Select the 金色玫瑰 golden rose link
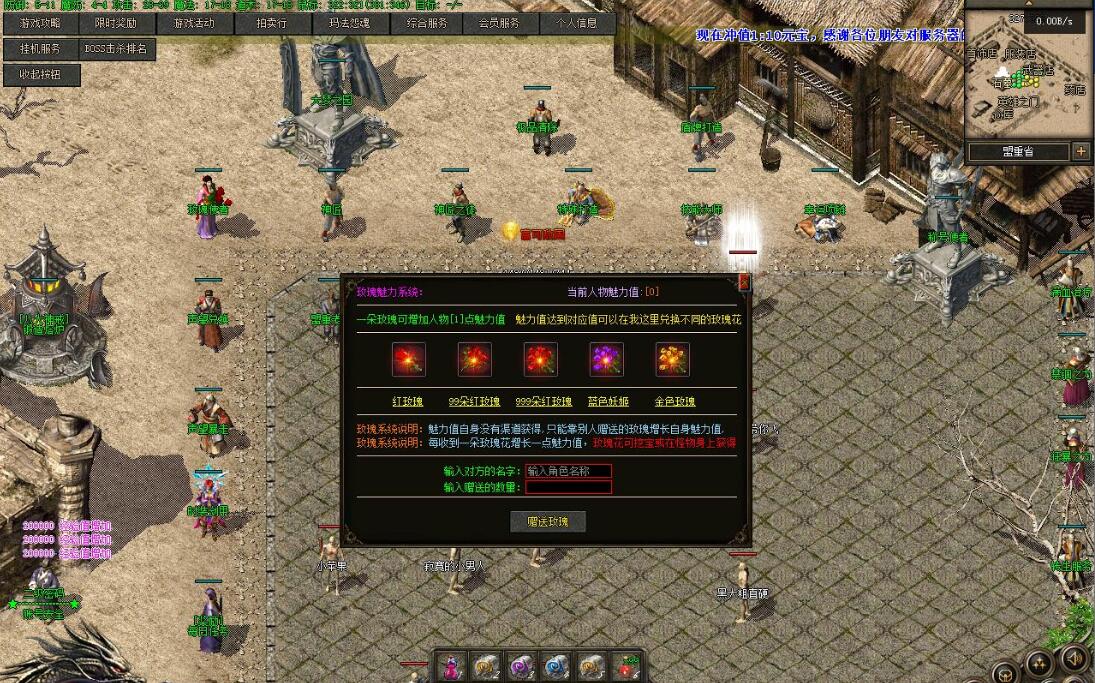The image size is (1095, 683). (674, 402)
